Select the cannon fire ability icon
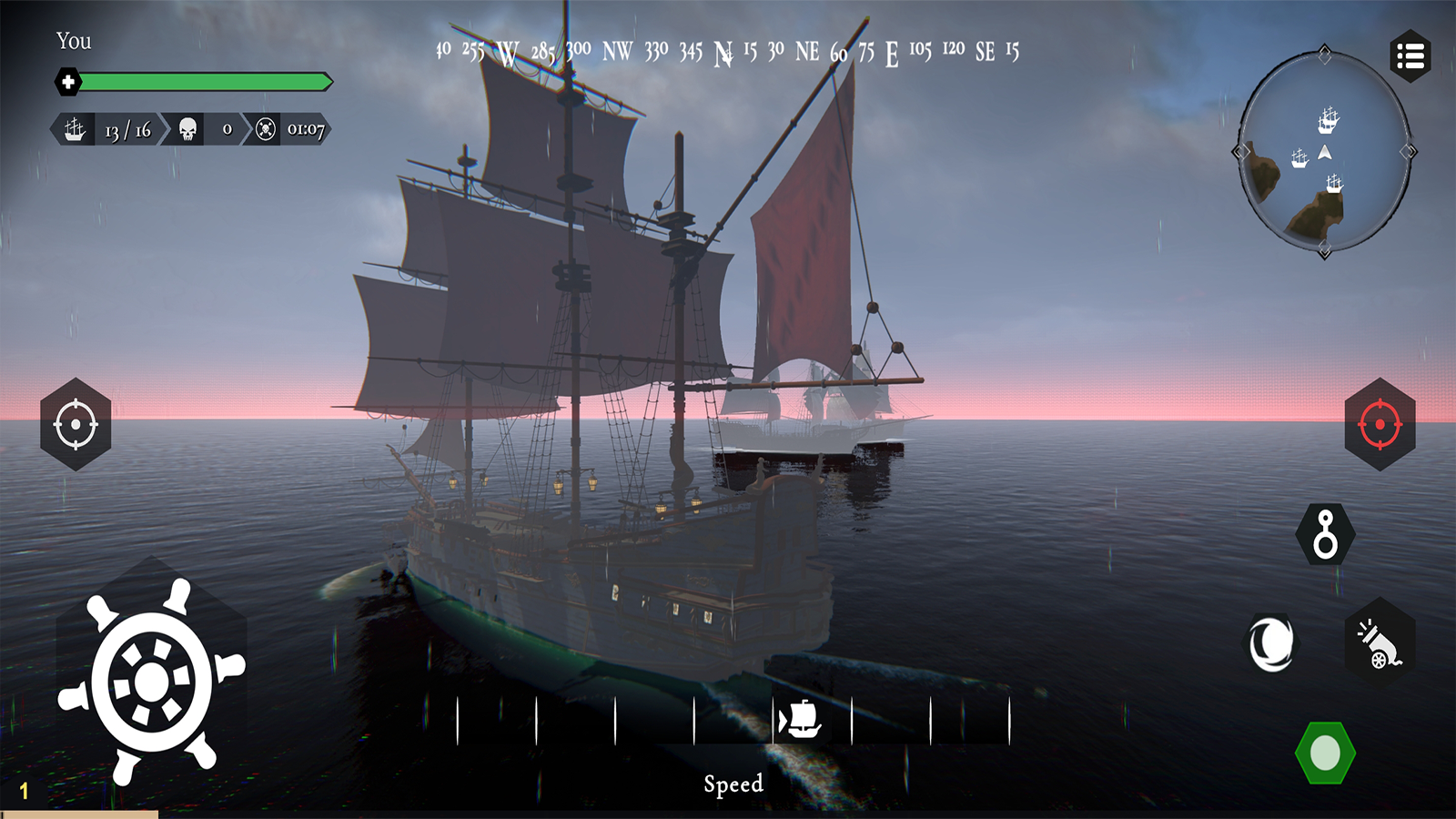Screen dimensions: 1456x819 [x=1380, y=644]
